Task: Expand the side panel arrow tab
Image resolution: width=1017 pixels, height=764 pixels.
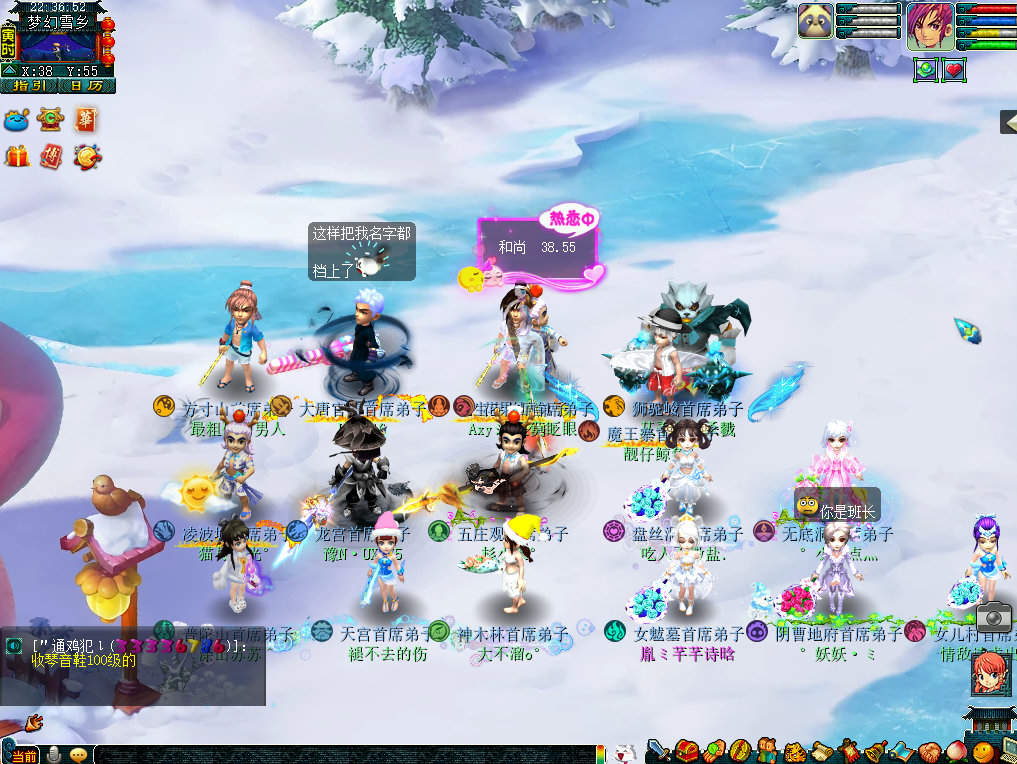Action: (x=1008, y=122)
